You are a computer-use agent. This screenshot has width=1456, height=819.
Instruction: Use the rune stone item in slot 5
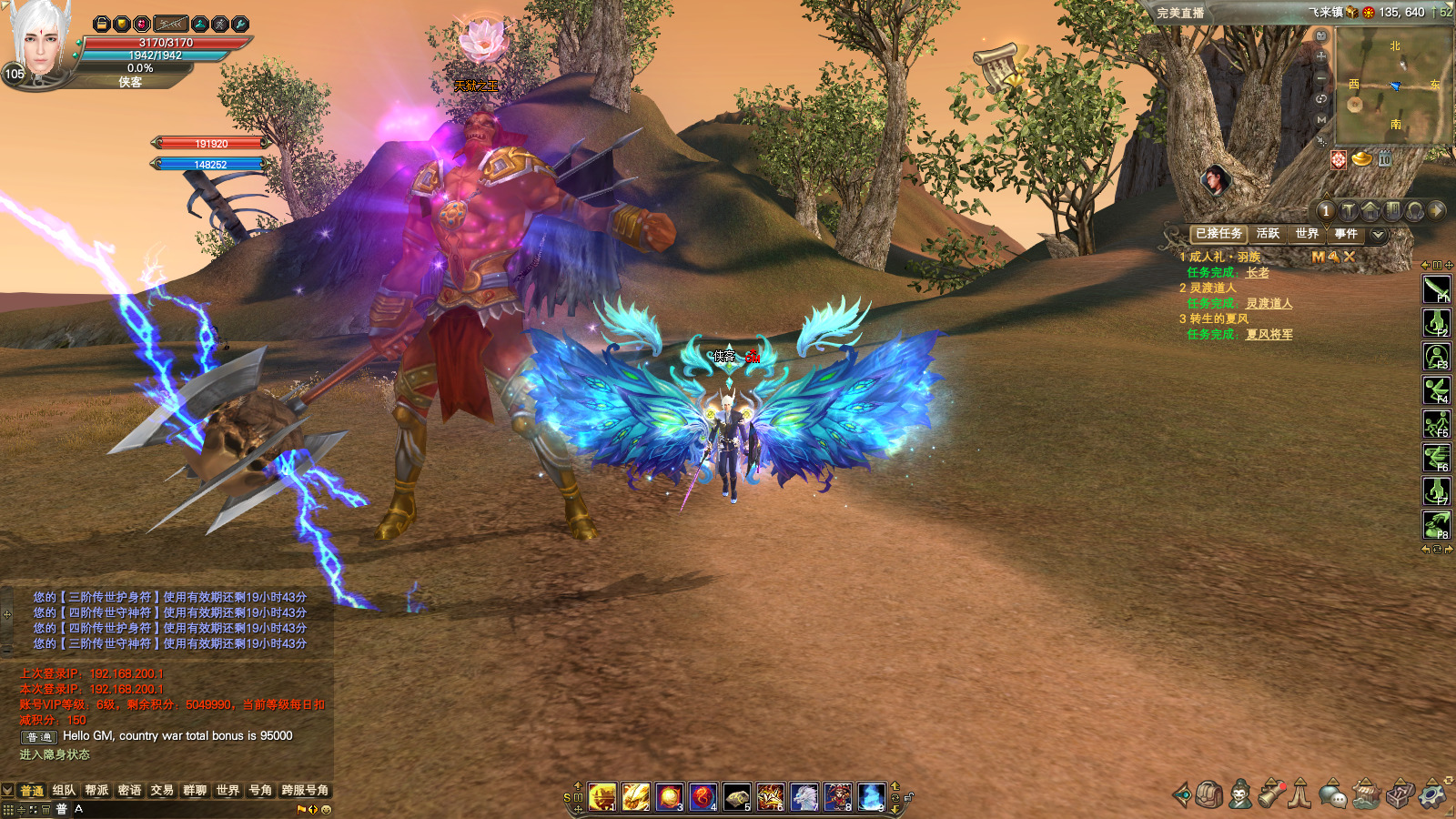(x=737, y=797)
